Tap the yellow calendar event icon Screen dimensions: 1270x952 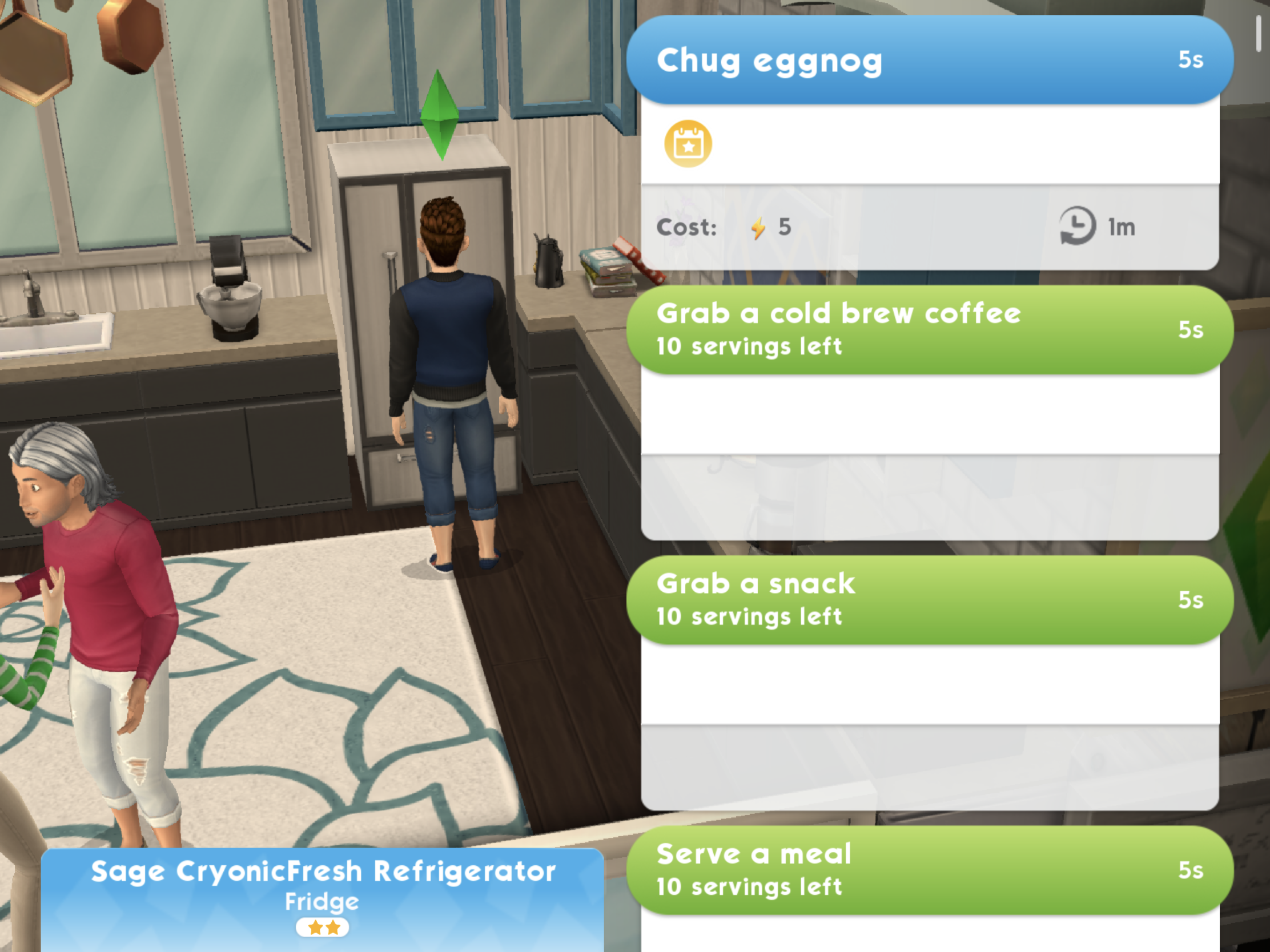[x=688, y=144]
